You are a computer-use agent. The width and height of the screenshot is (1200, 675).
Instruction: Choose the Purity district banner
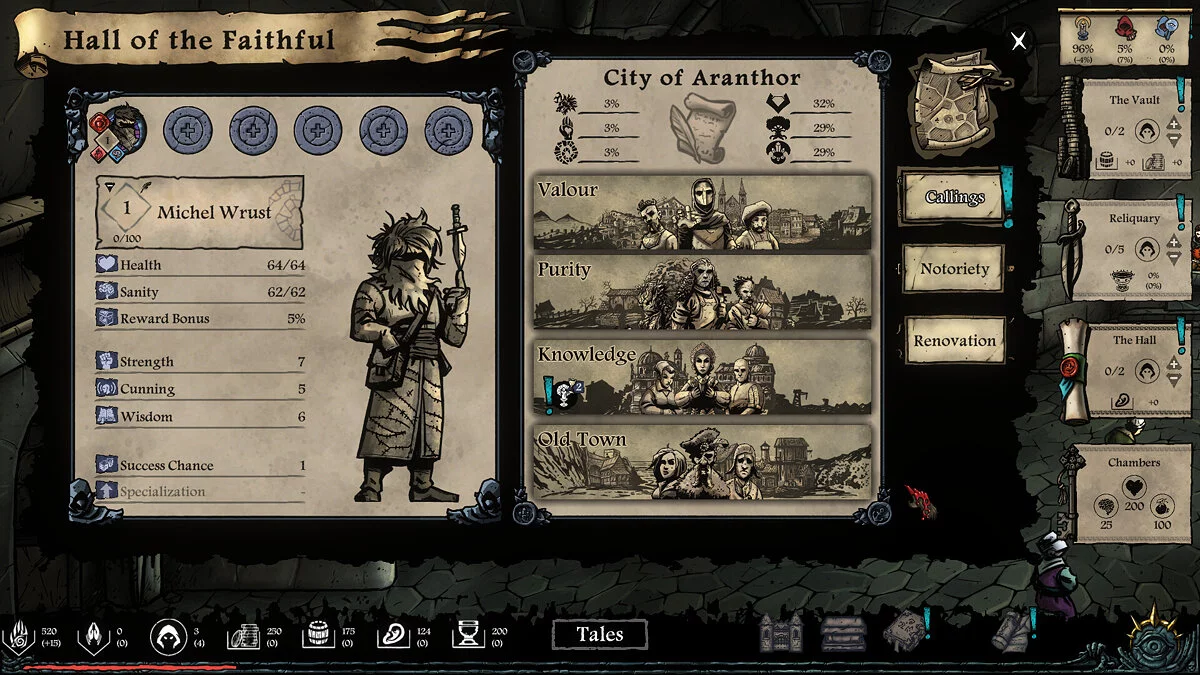pyautogui.click(x=702, y=294)
